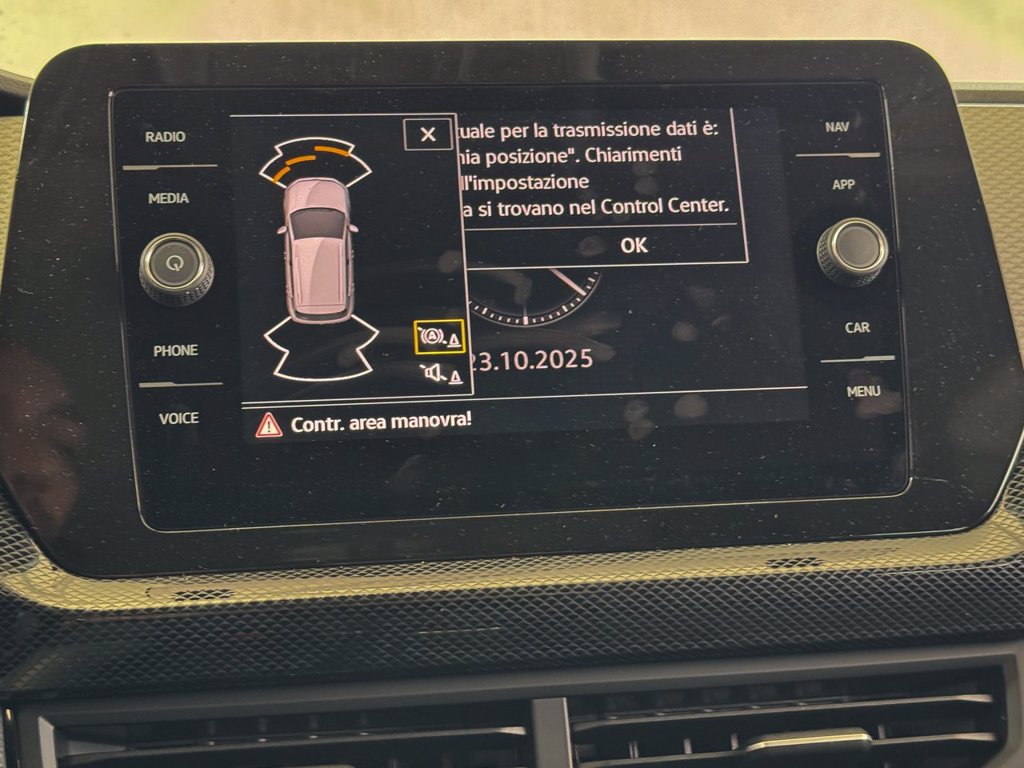Activate VOICE control
Screen dimensions: 1024x768
[x=178, y=418]
